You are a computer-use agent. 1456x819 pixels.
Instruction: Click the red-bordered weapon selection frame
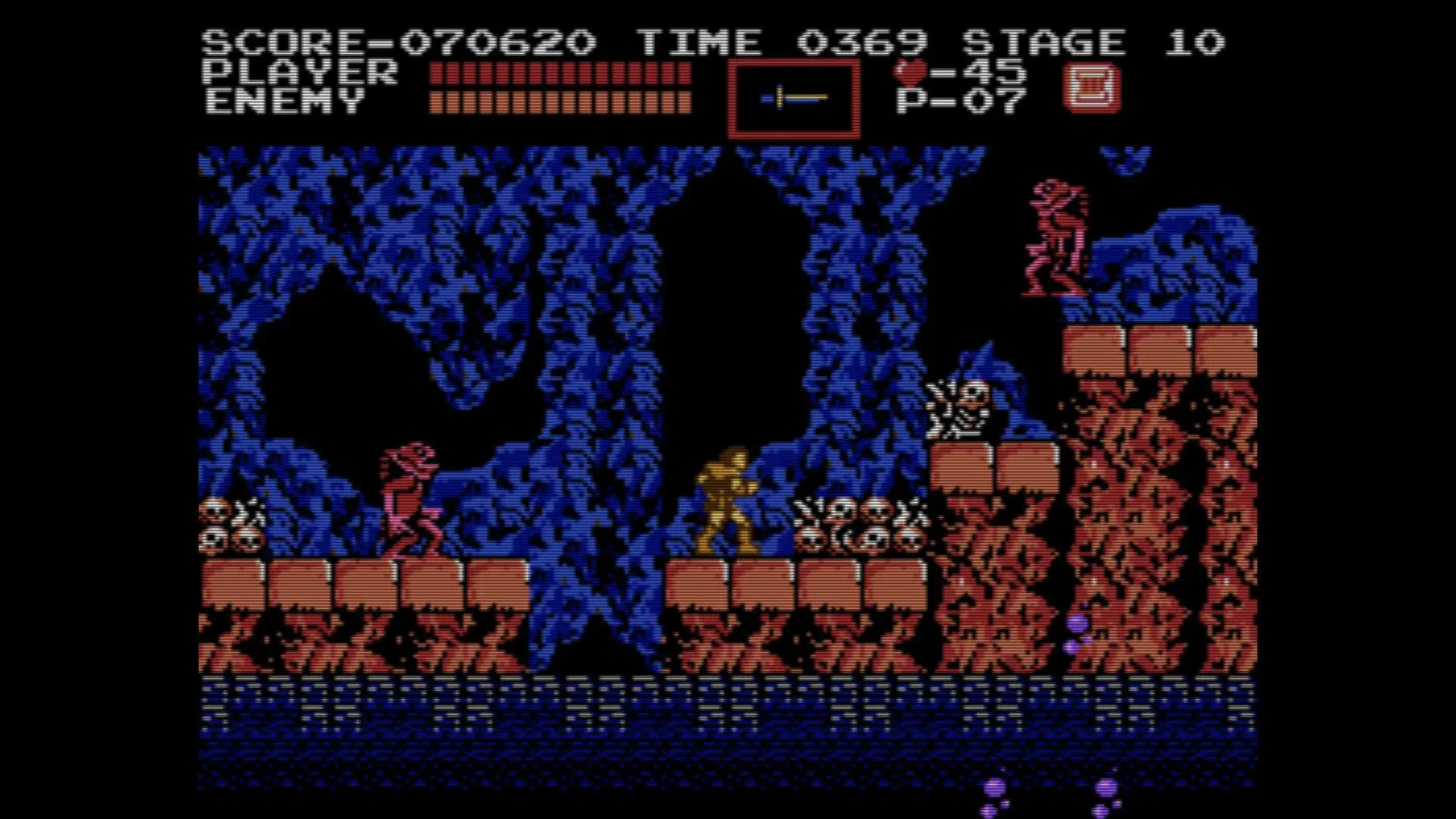[793, 99]
